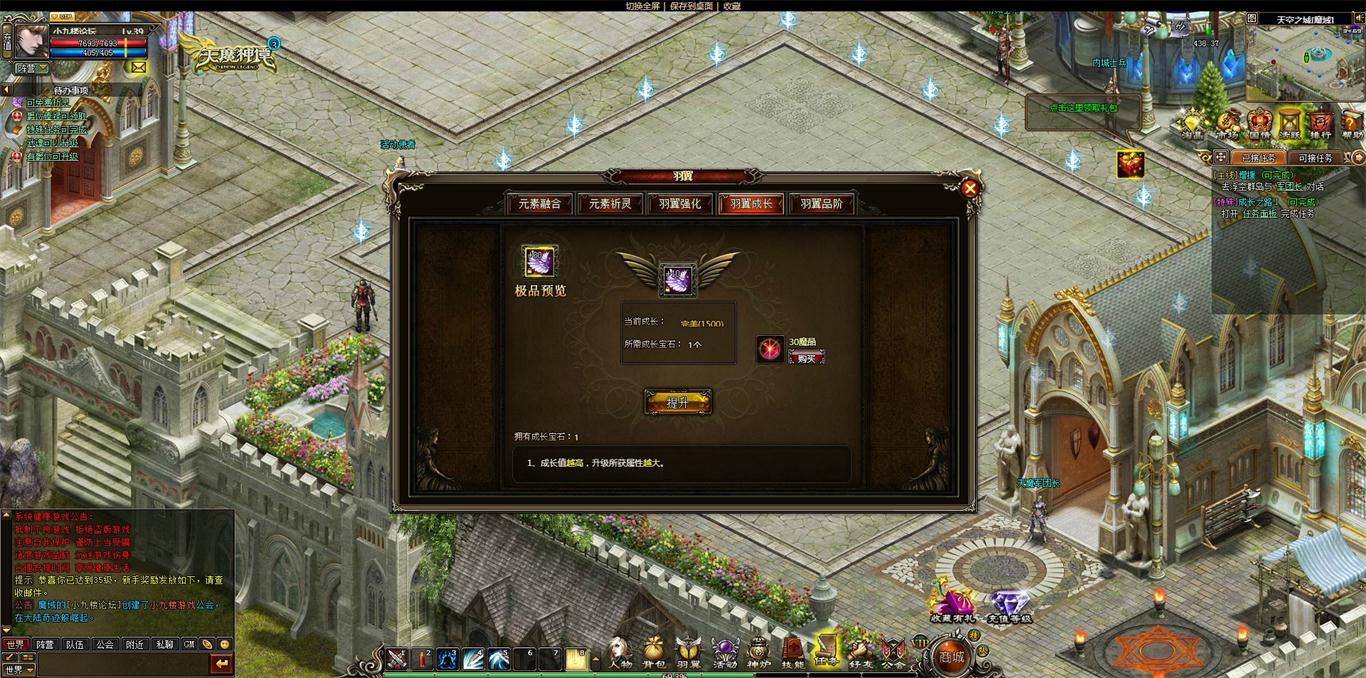Open the 技能 skills book
1366x678 pixels.
click(792, 652)
